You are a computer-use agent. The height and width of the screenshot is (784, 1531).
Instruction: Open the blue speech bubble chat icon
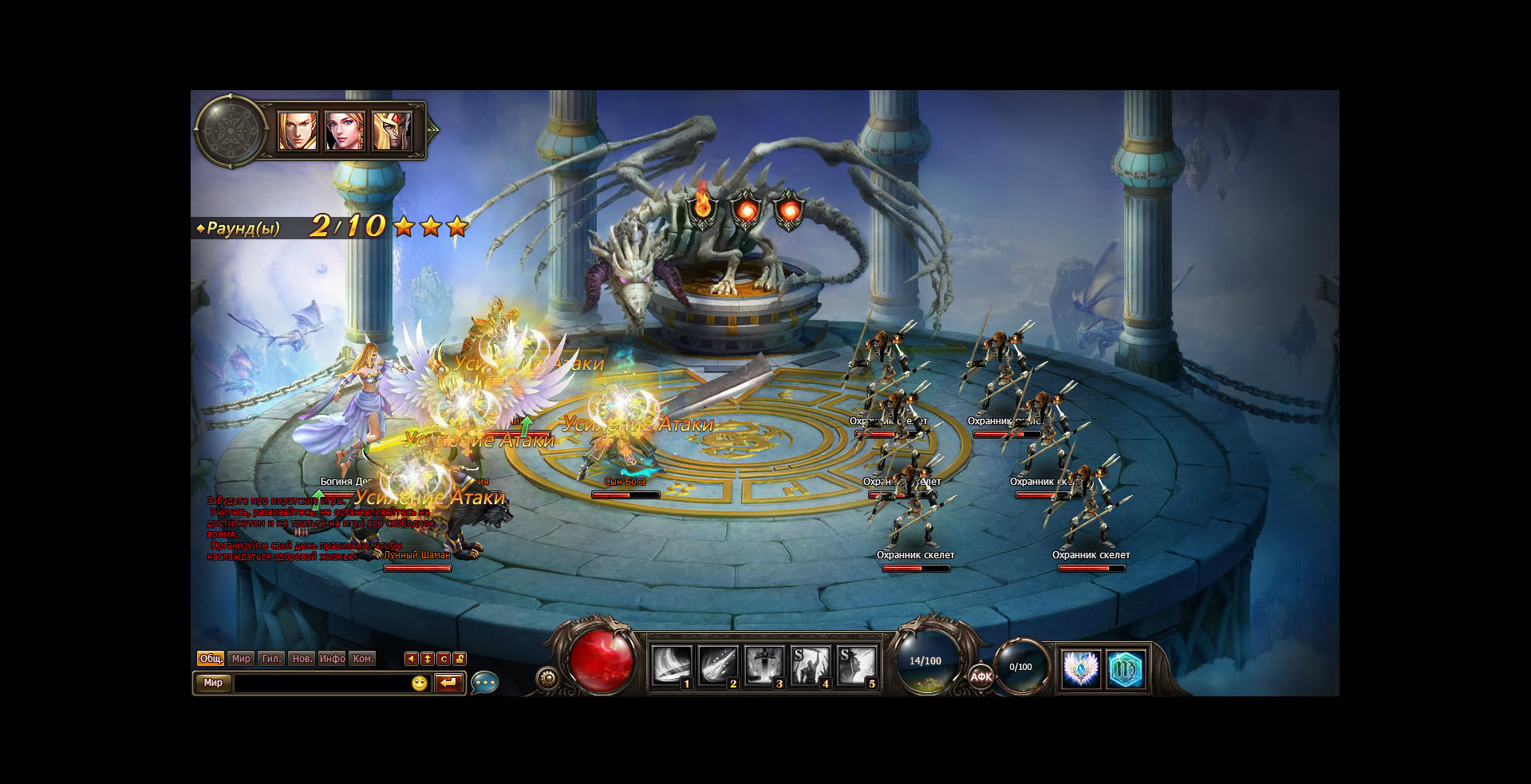484,684
